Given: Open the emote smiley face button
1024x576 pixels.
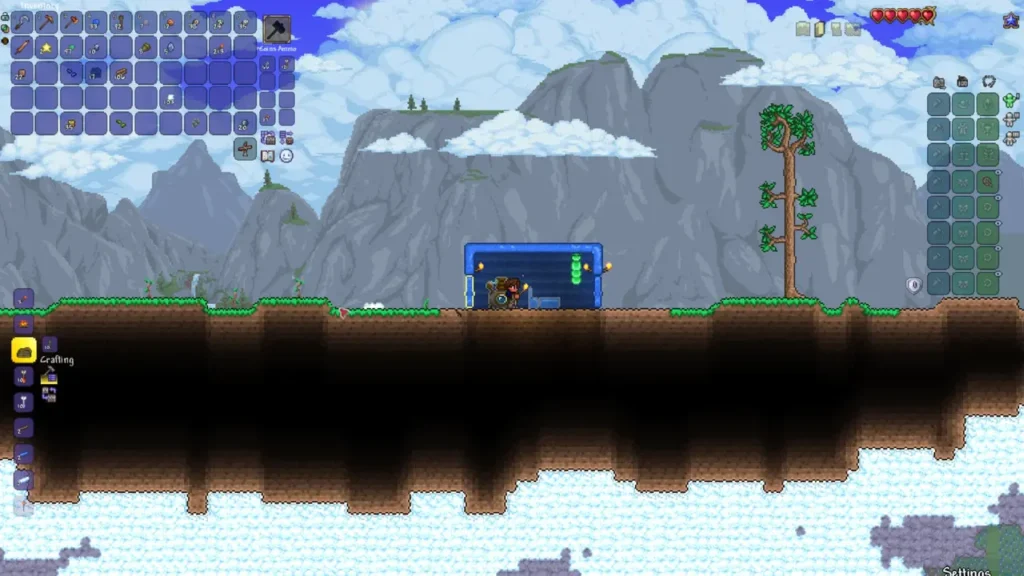Looking at the screenshot, I should coord(286,155).
